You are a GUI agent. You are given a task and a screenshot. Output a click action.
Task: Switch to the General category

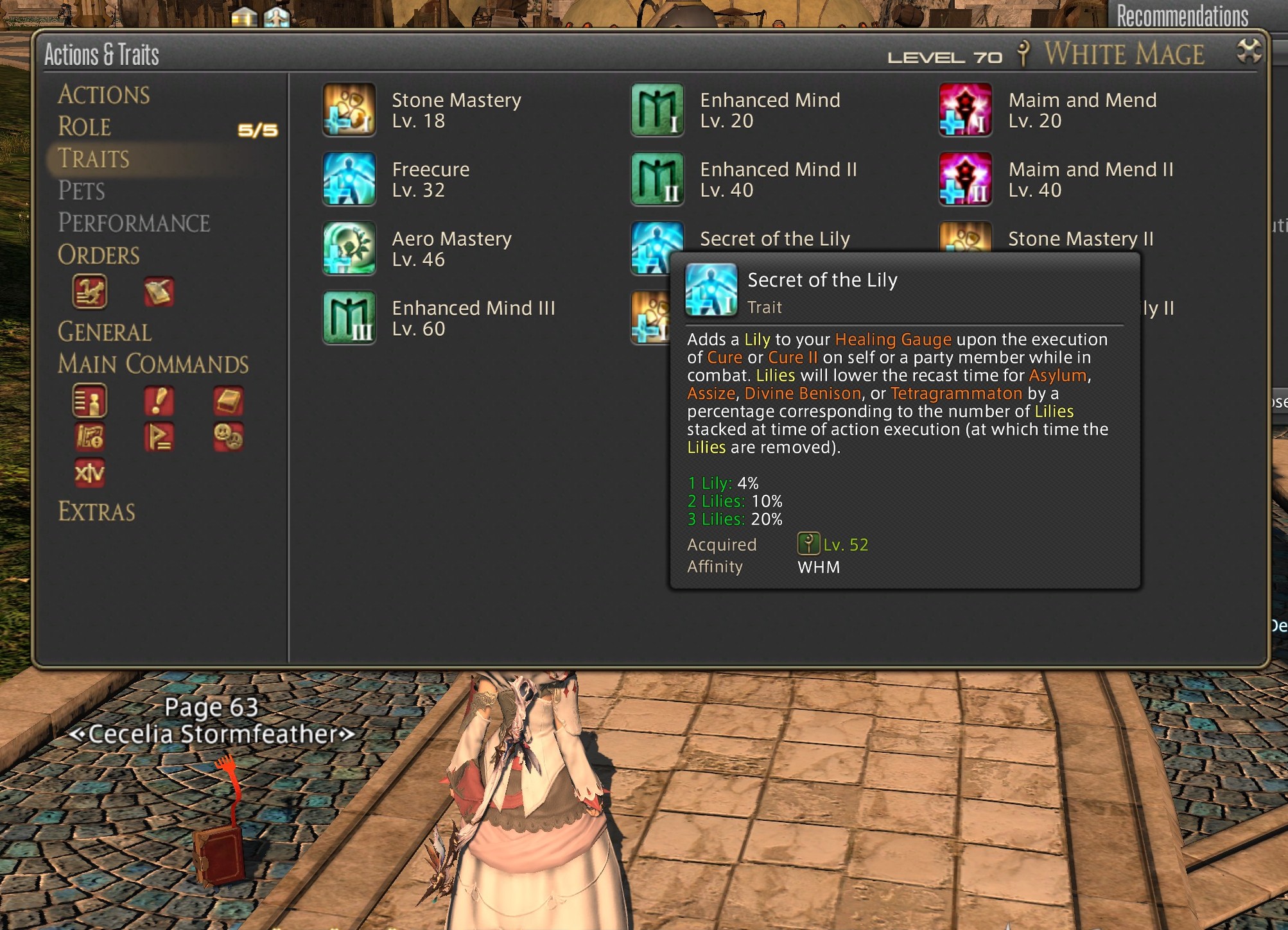click(105, 332)
